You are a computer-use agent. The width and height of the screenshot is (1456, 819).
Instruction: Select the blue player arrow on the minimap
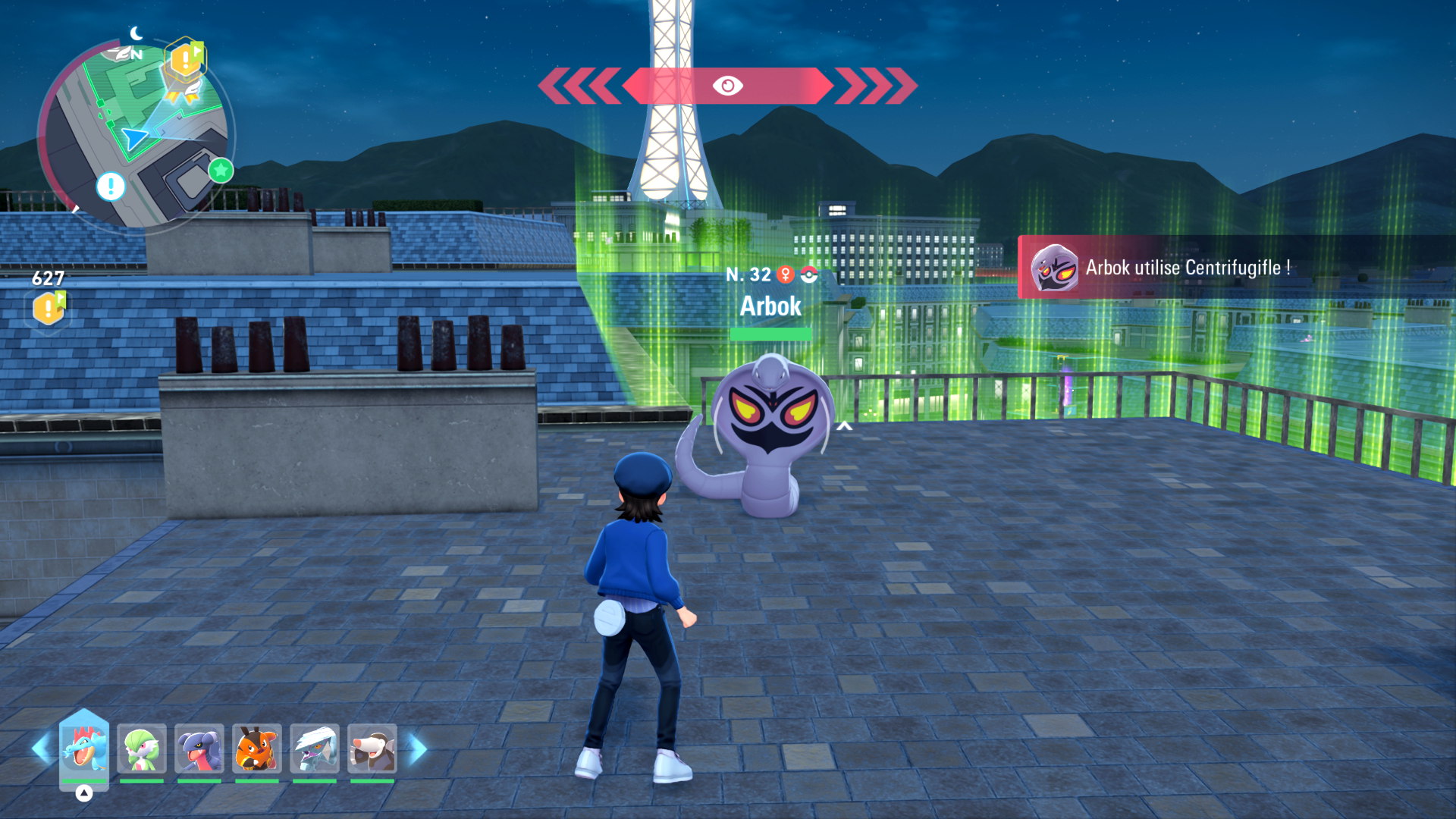pos(134,137)
